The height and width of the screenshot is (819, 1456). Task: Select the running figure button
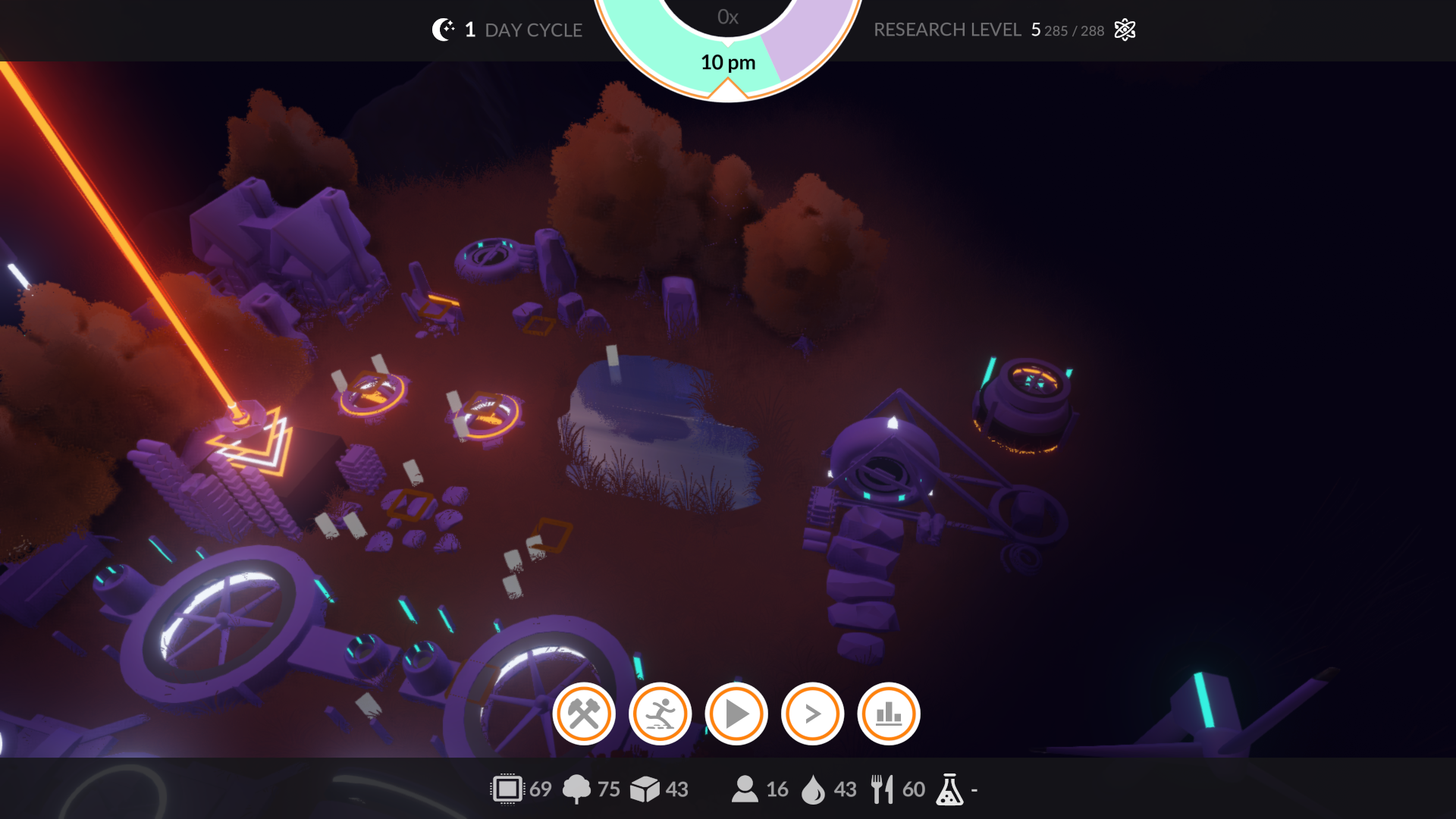click(x=660, y=714)
